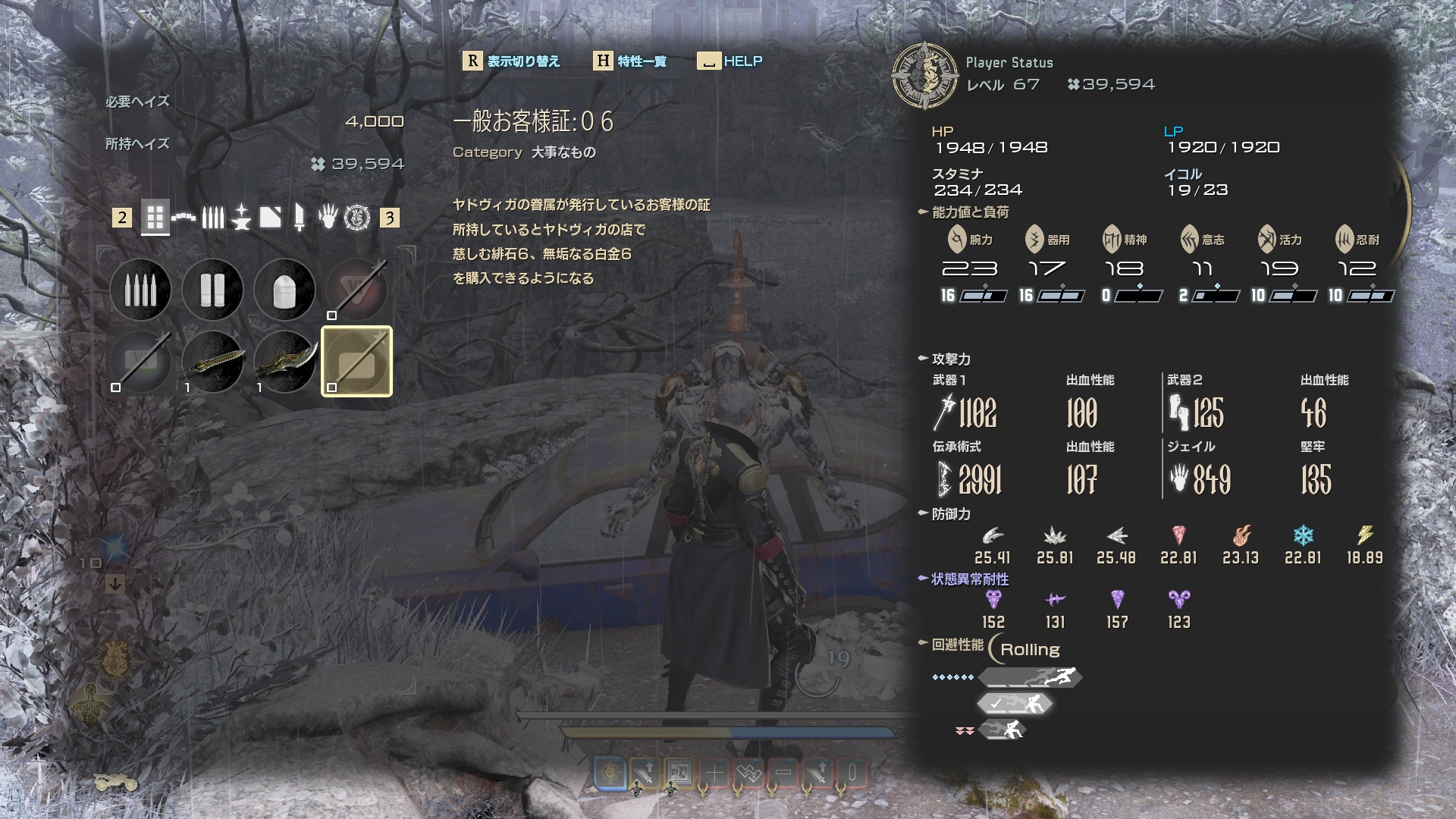This screenshot has height=819, width=1456.
Task: Open the round emblem tab
Action: pyautogui.click(x=357, y=218)
